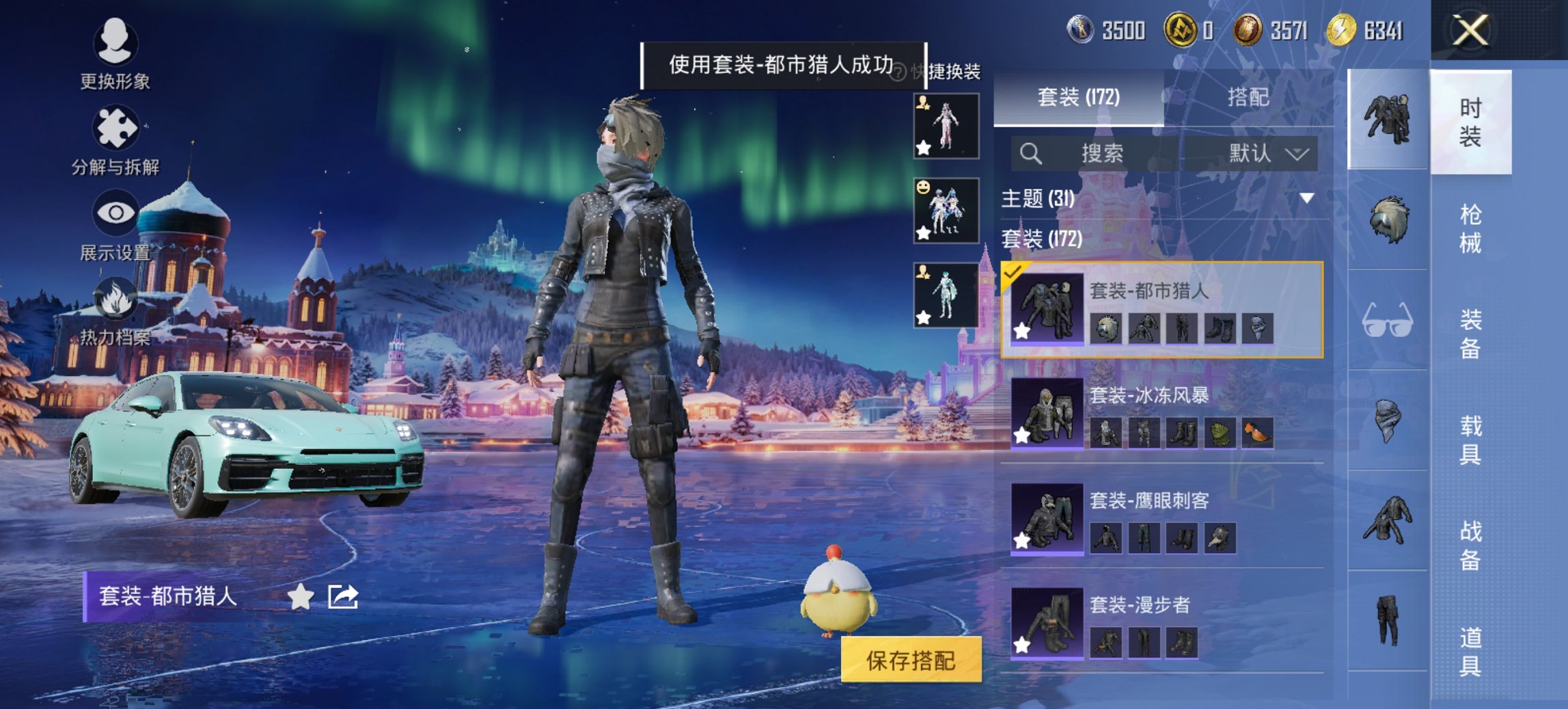Select the 分解与拆解 dismantle tool

pyautogui.click(x=116, y=131)
